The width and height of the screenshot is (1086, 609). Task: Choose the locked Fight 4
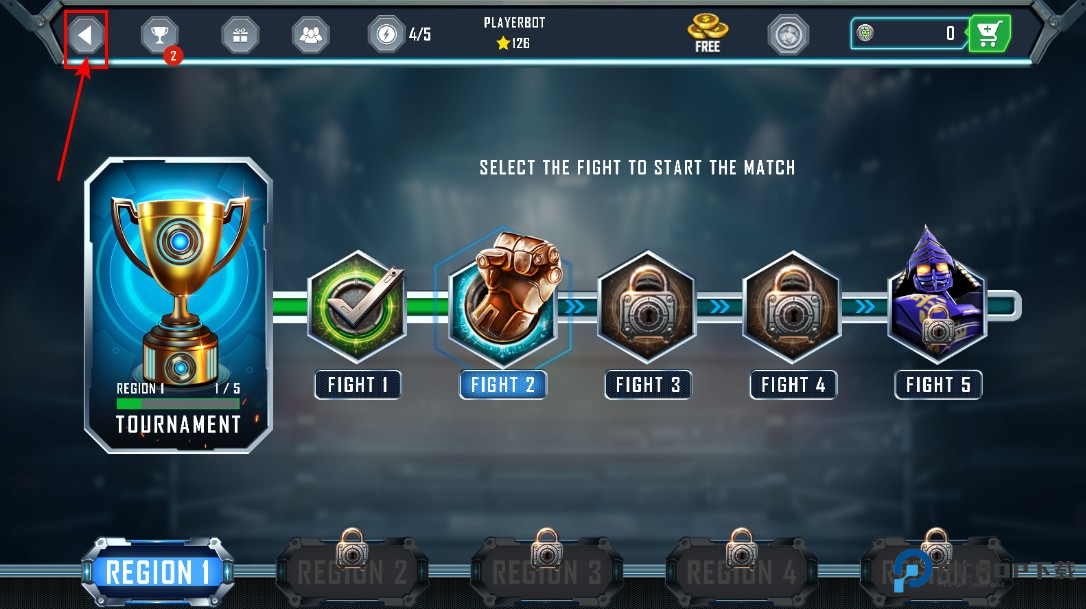(x=793, y=306)
